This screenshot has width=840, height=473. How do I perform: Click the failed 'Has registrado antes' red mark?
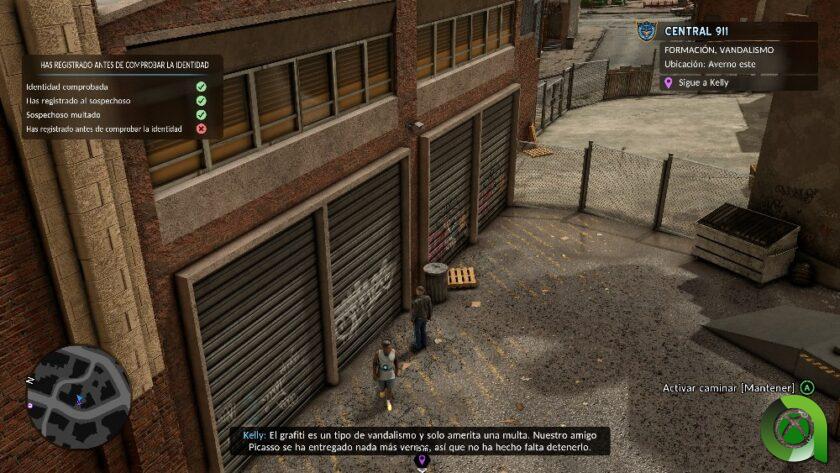click(201, 129)
